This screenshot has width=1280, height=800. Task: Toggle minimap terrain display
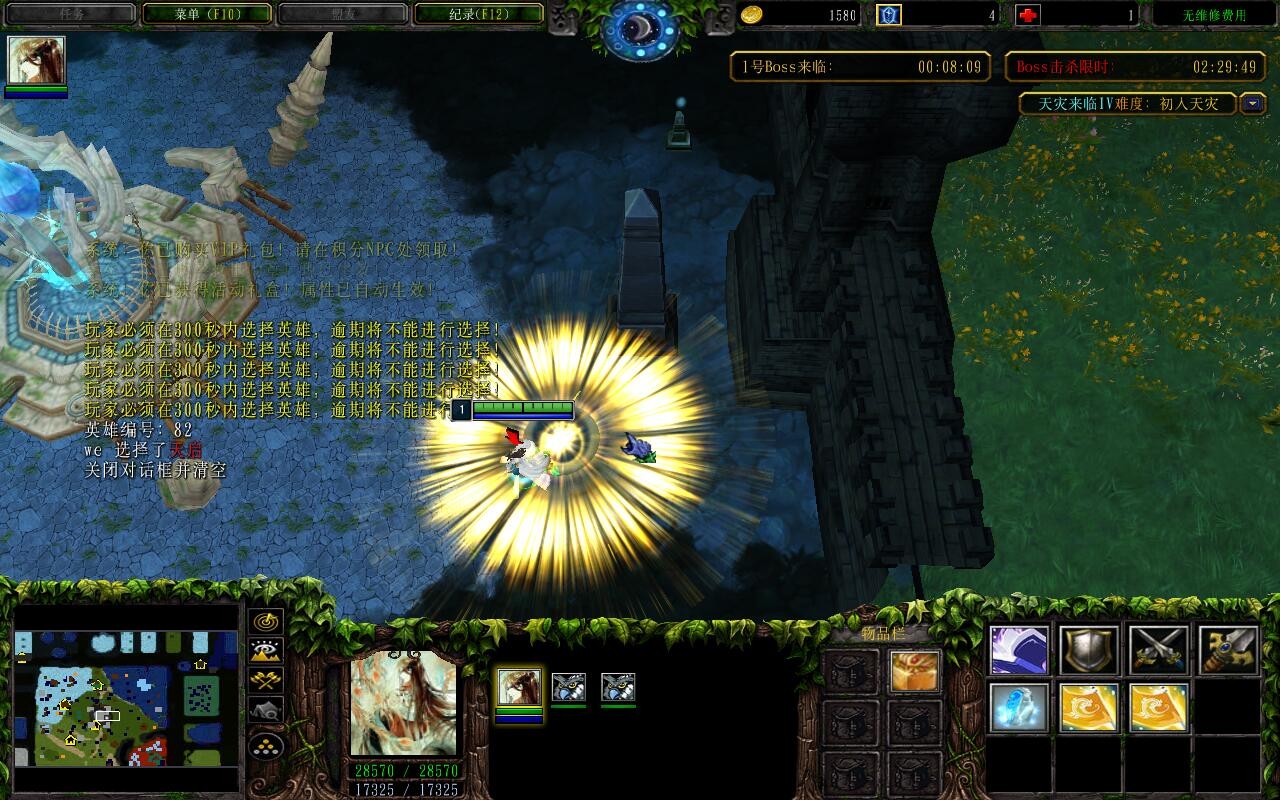[x=266, y=651]
